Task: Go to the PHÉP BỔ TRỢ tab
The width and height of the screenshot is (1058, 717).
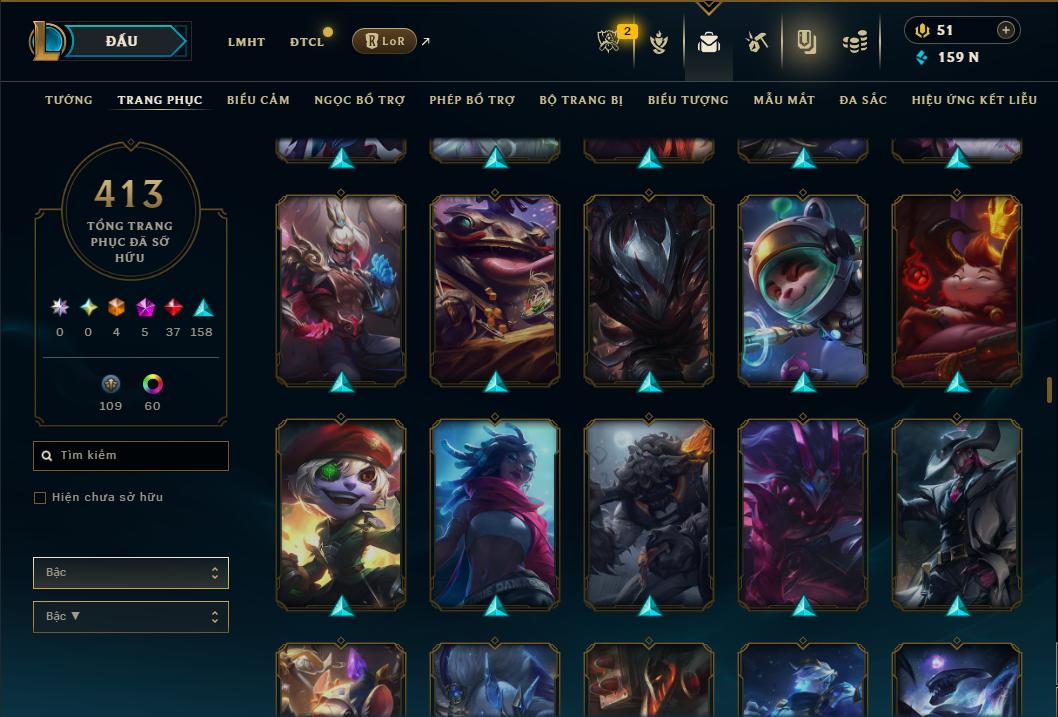Action: [x=472, y=100]
